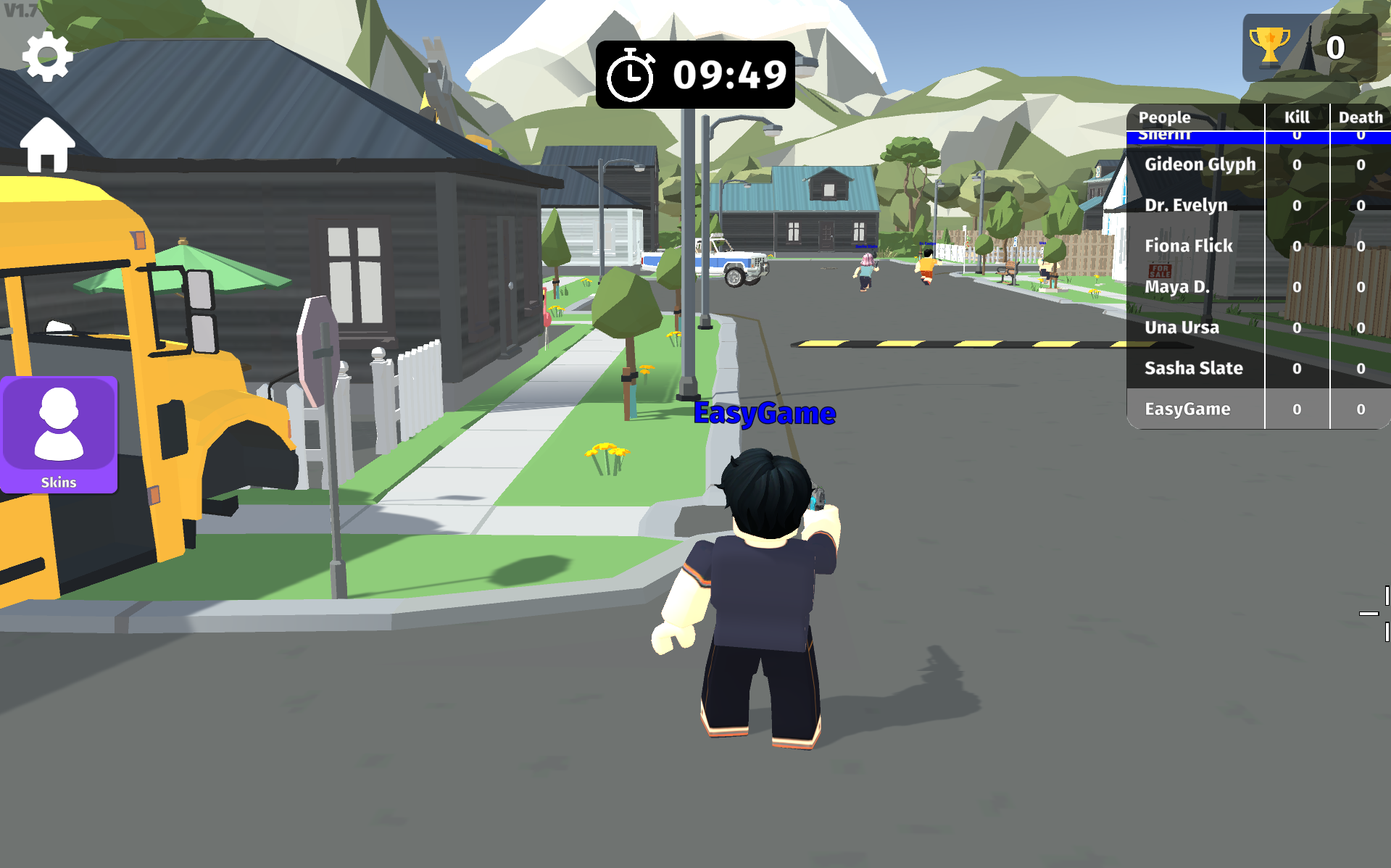This screenshot has height=868, width=1391.
Task: Click the stopwatch icon beside the timer
Action: pos(629,74)
